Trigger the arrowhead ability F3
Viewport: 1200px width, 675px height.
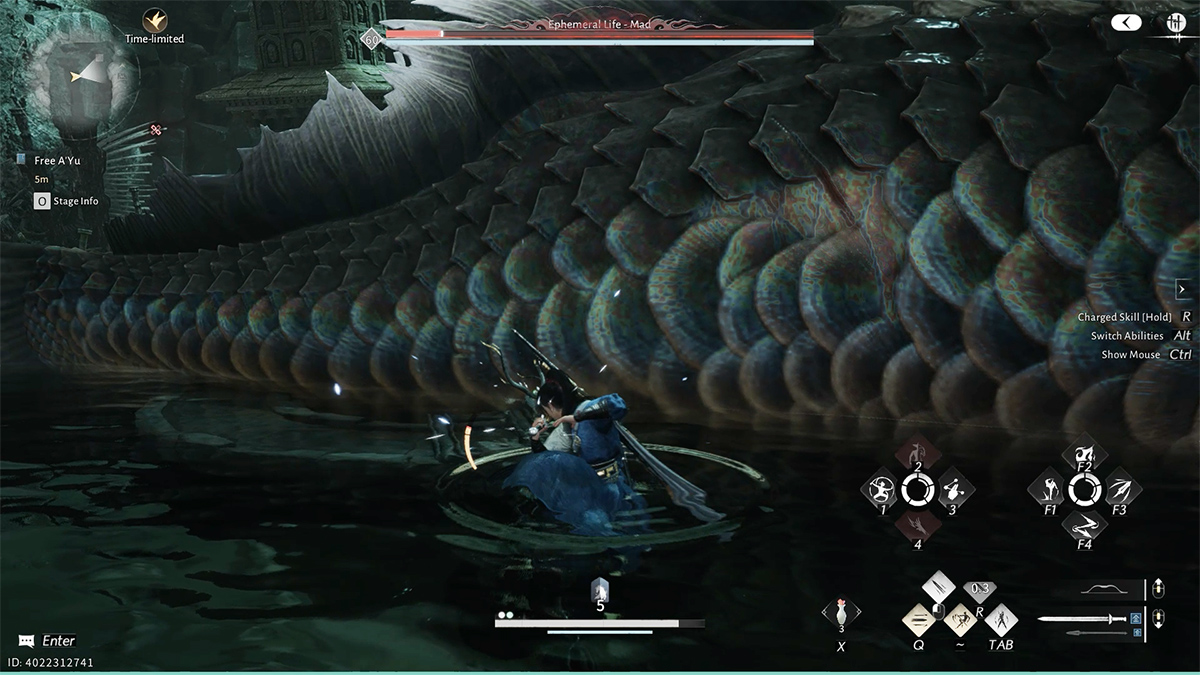tap(1119, 490)
